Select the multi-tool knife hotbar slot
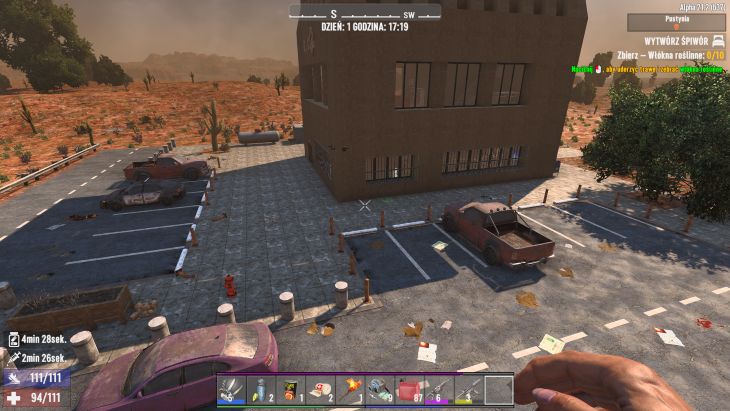730x411 pixels. click(x=231, y=388)
